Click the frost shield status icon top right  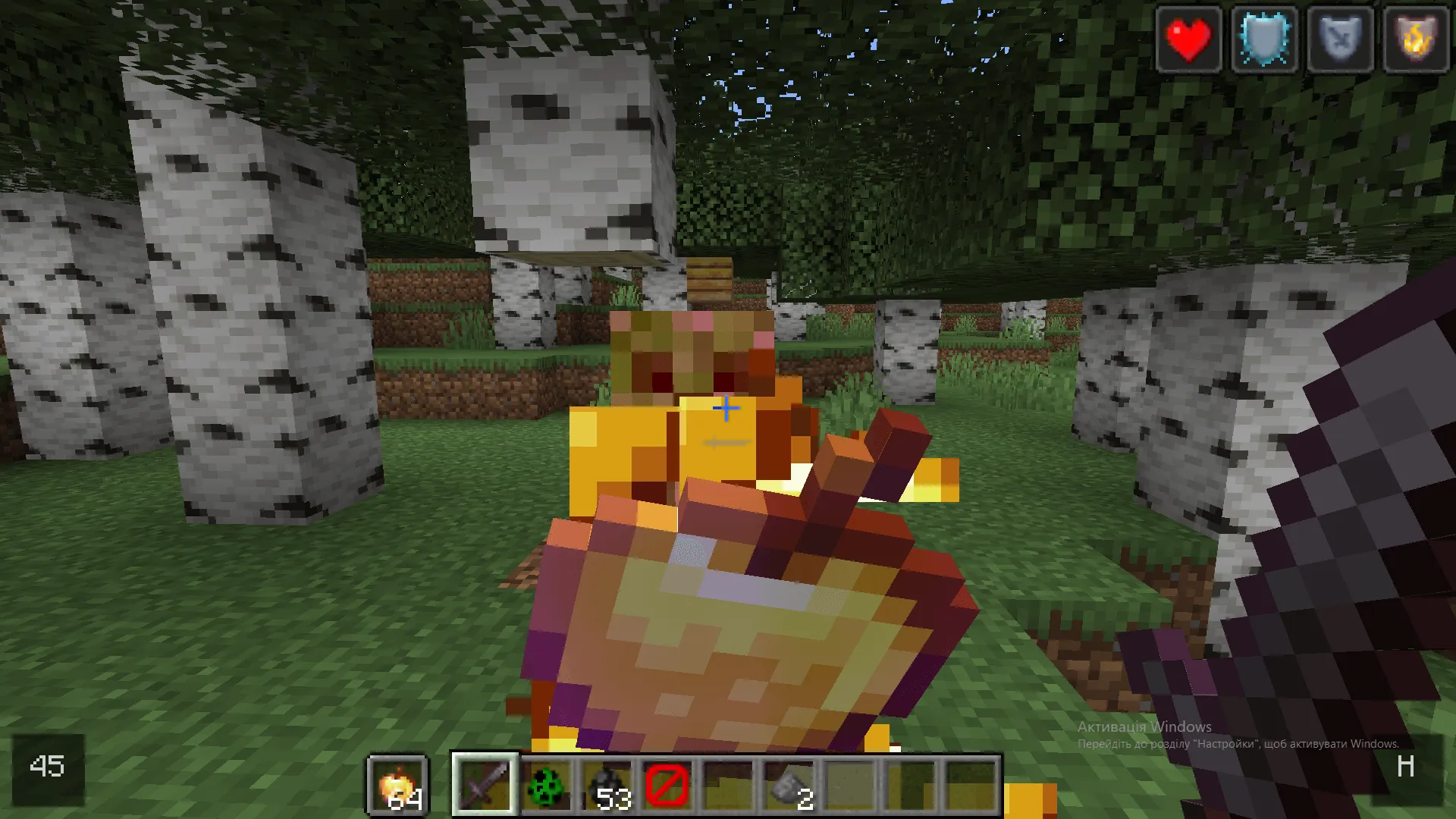pyautogui.click(x=1263, y=39)
